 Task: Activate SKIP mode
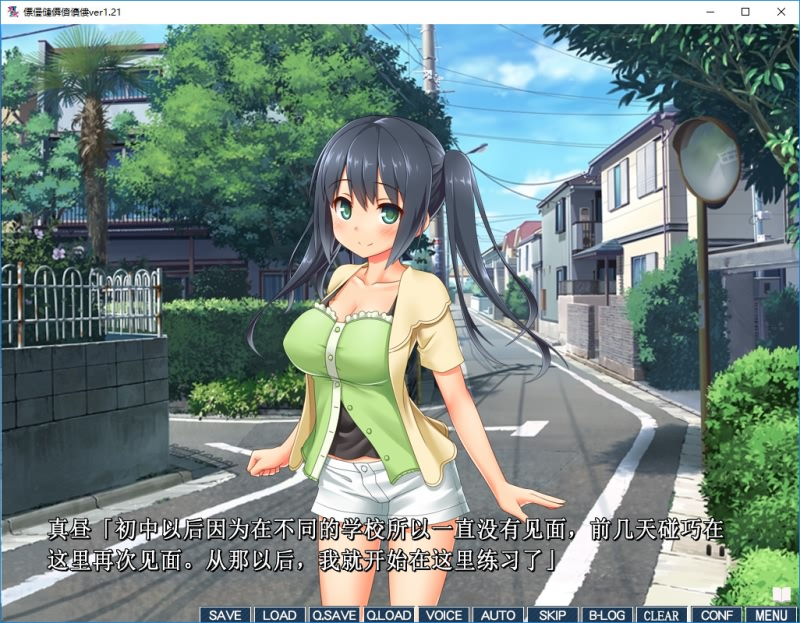[x=552, y=615]
